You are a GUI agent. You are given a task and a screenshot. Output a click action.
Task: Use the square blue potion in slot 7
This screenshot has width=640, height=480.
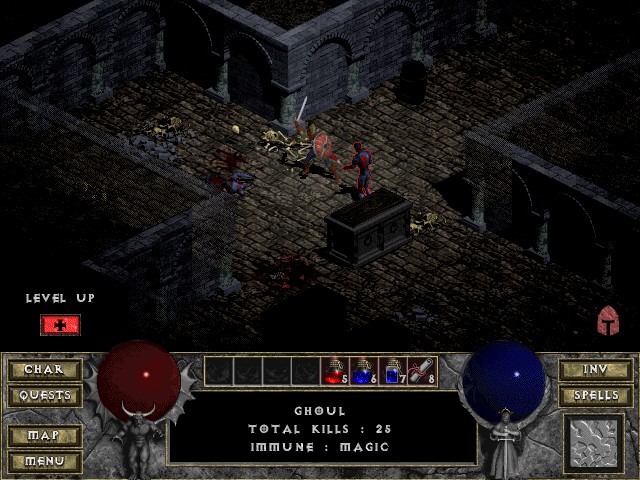point(391,372)
